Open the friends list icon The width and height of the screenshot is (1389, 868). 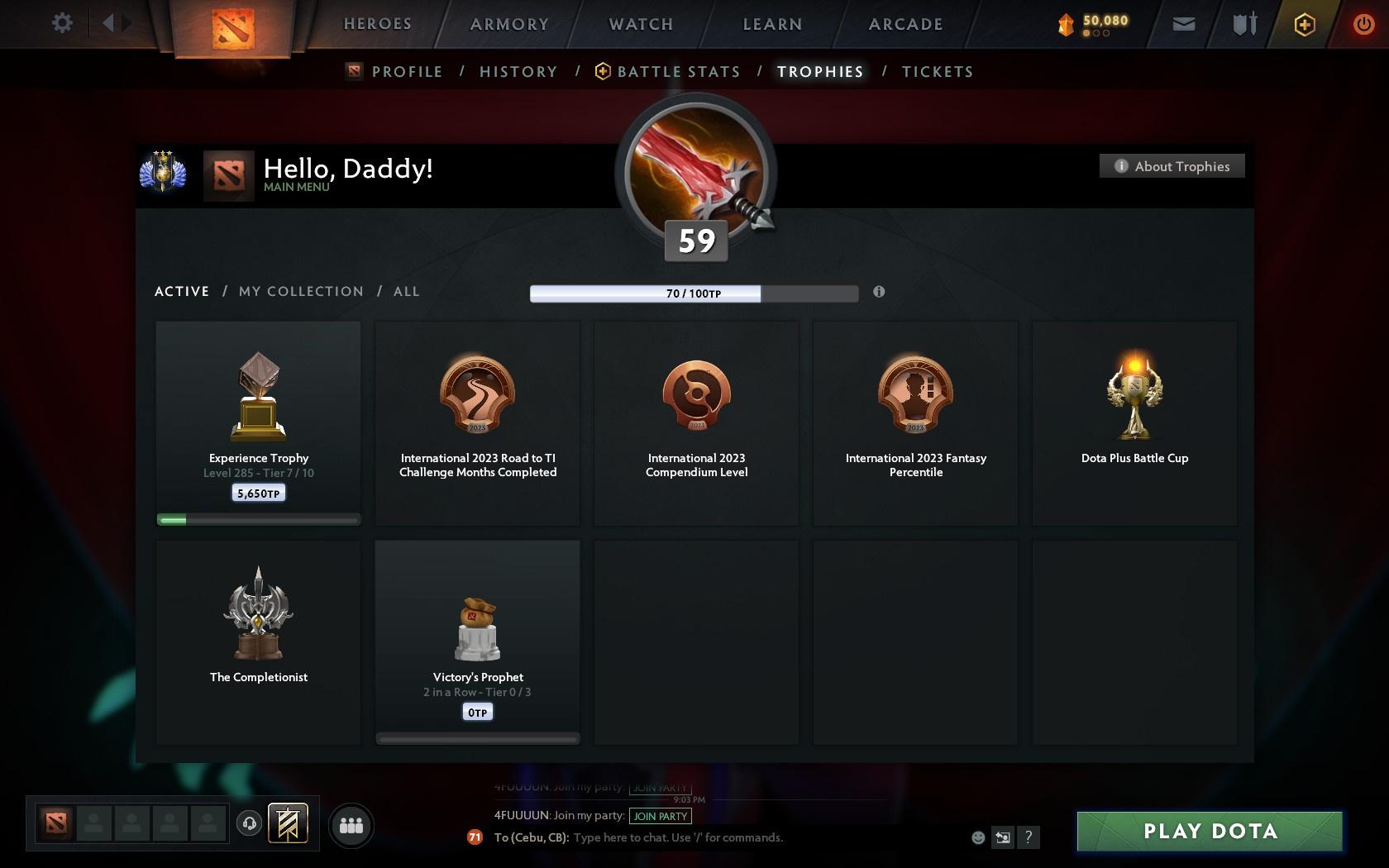tap(351, 825)
